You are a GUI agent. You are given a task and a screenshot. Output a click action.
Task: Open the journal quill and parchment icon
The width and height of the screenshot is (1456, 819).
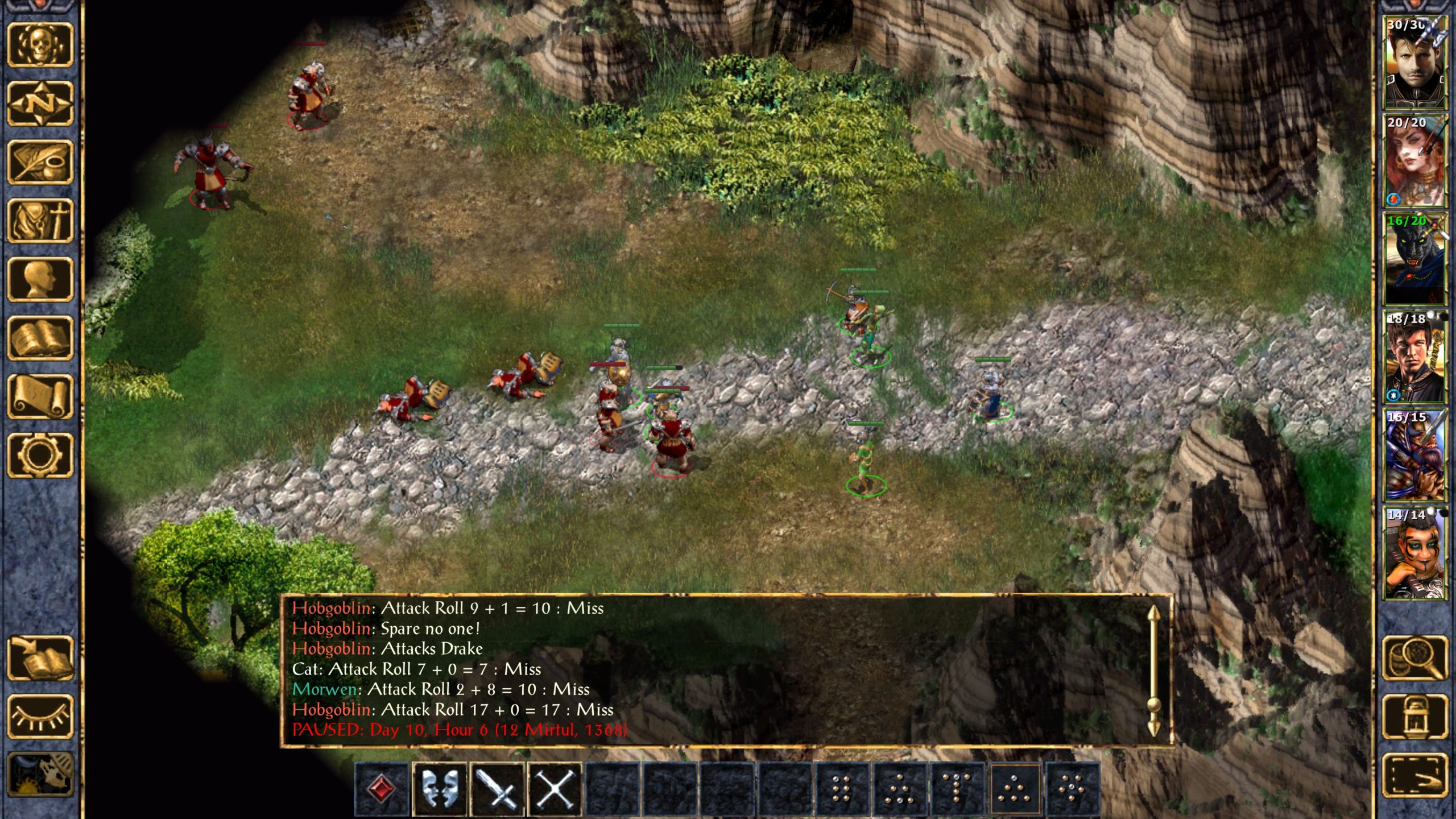40,162
